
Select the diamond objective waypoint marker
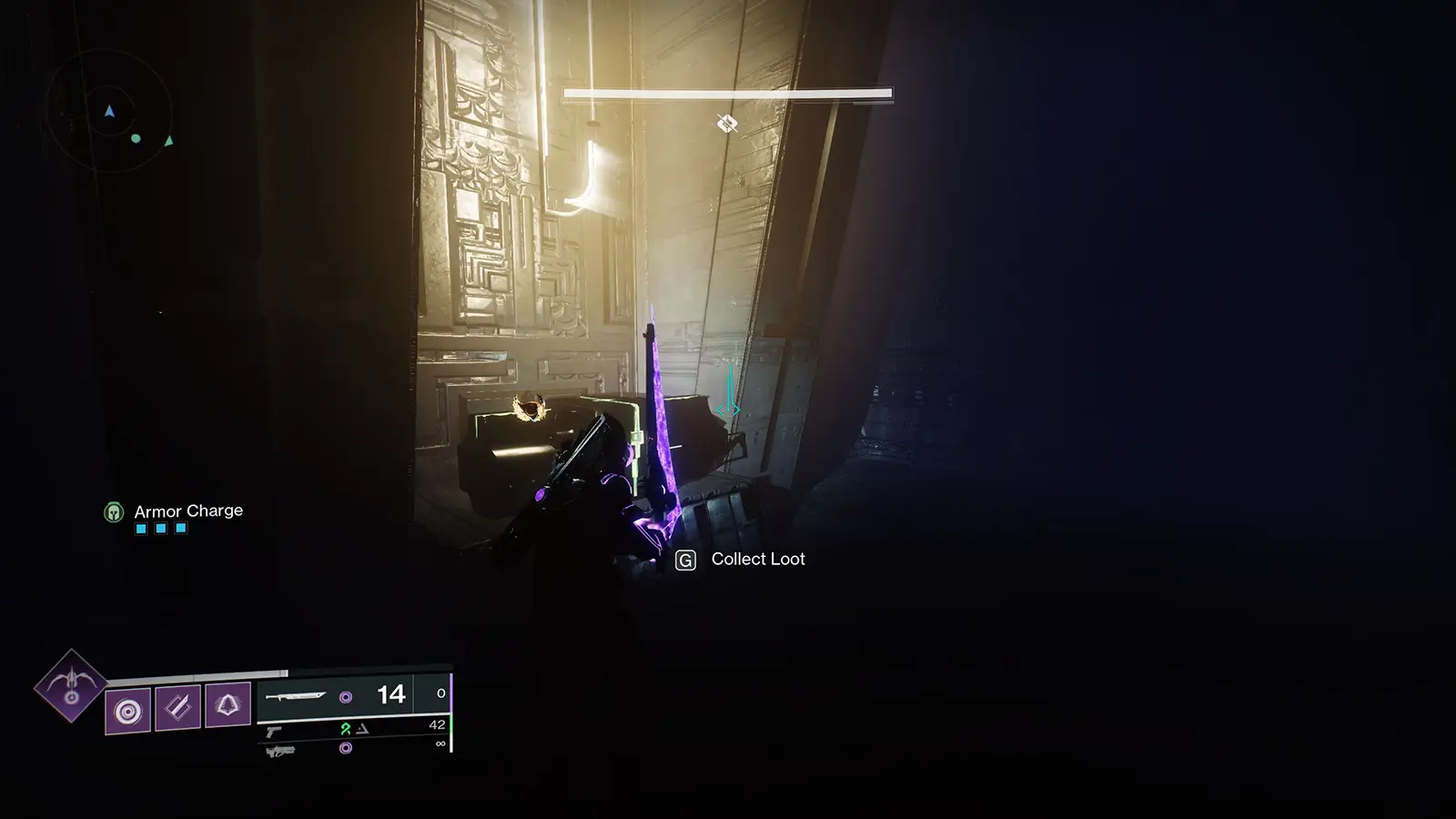point(726,124)
